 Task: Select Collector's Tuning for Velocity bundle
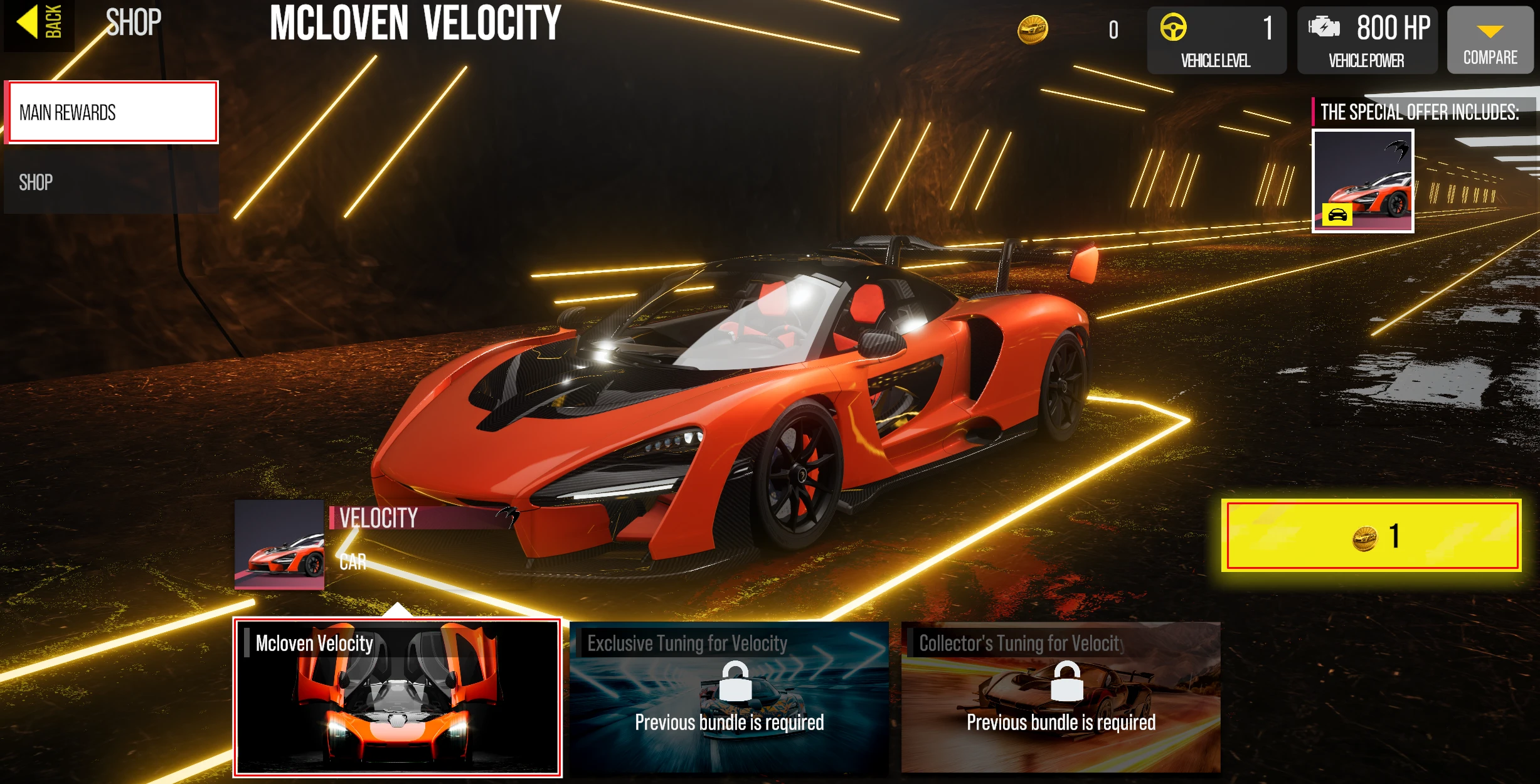[1061, 697]
